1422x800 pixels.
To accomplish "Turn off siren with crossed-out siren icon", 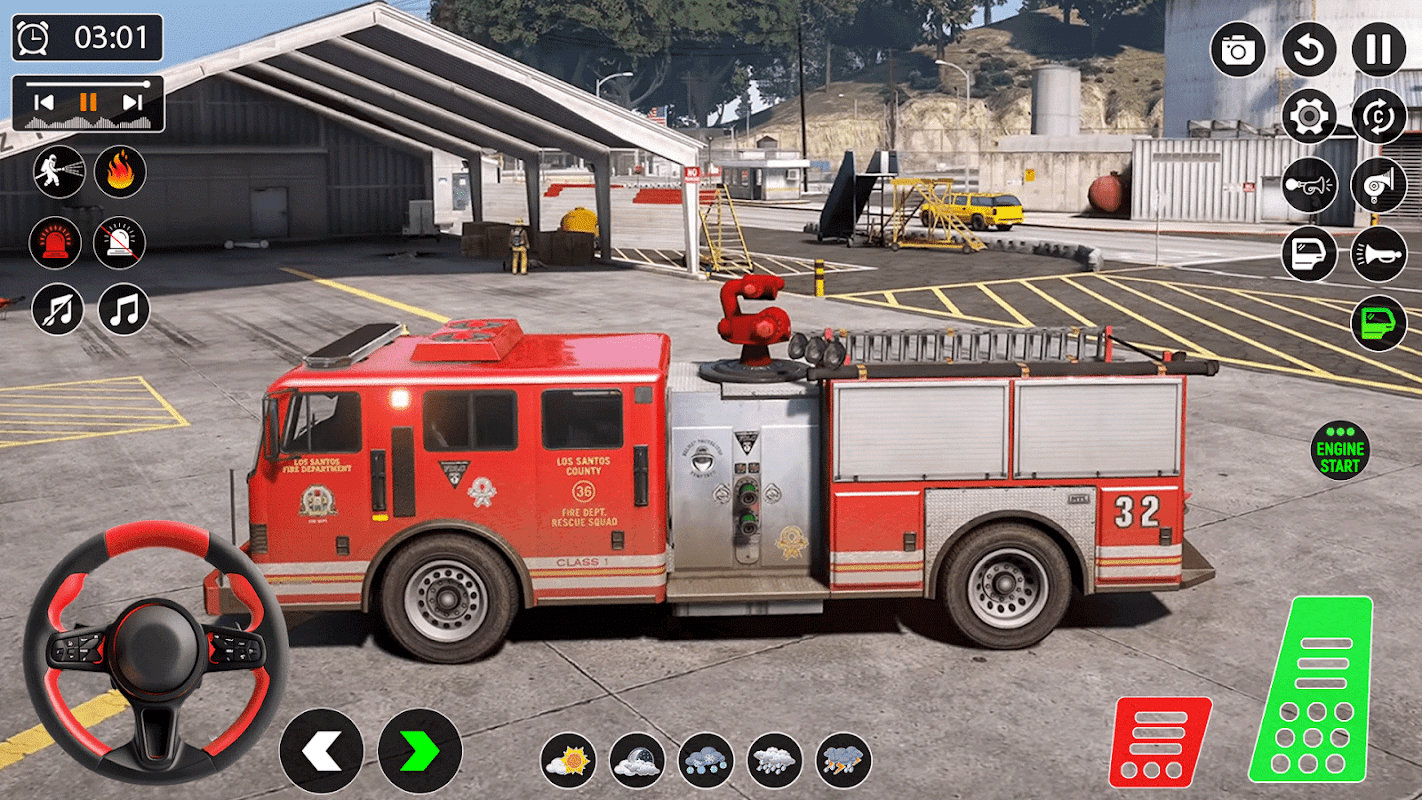I will click(120, 242).
